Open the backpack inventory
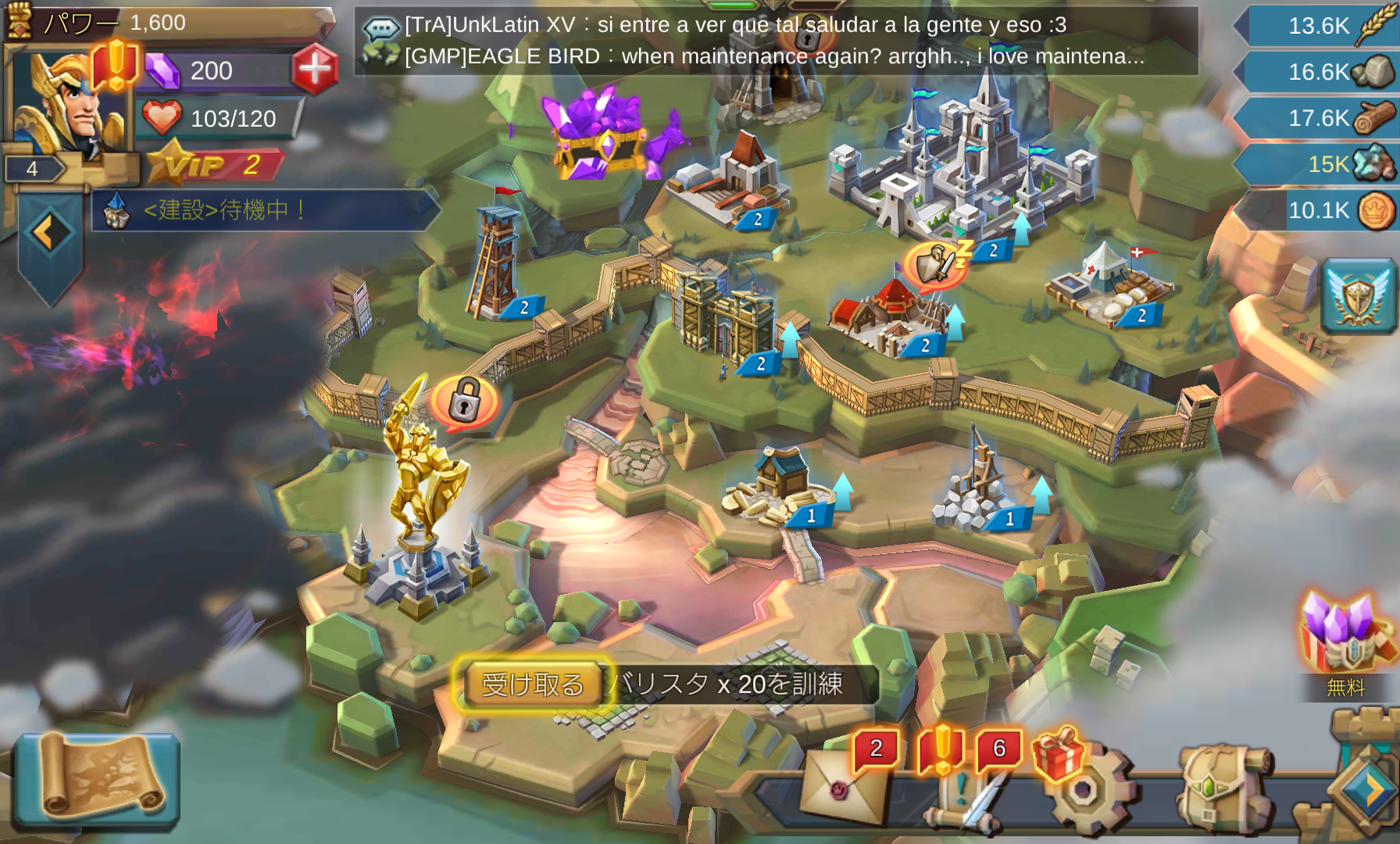This screenshot has height=844, width=1400. click(x=1223, y=789)
